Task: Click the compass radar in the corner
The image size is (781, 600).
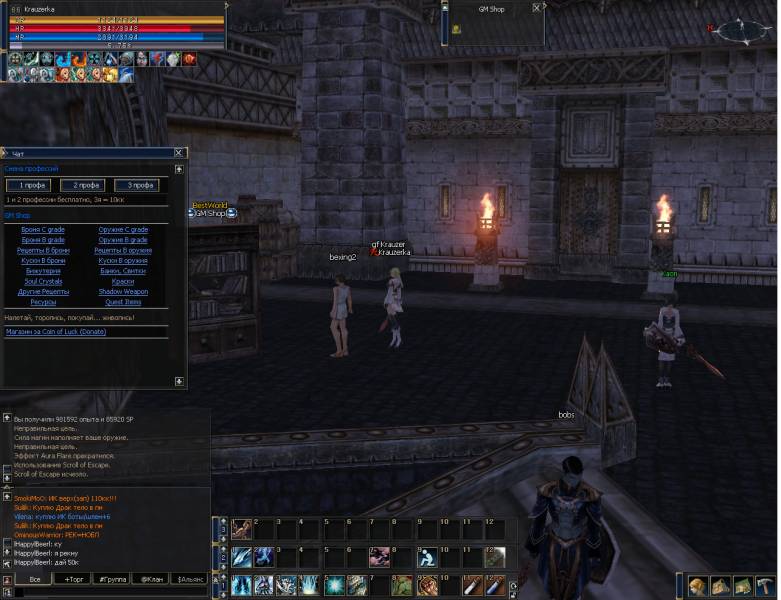Action: pyautogui.click(x=740, y=30)
